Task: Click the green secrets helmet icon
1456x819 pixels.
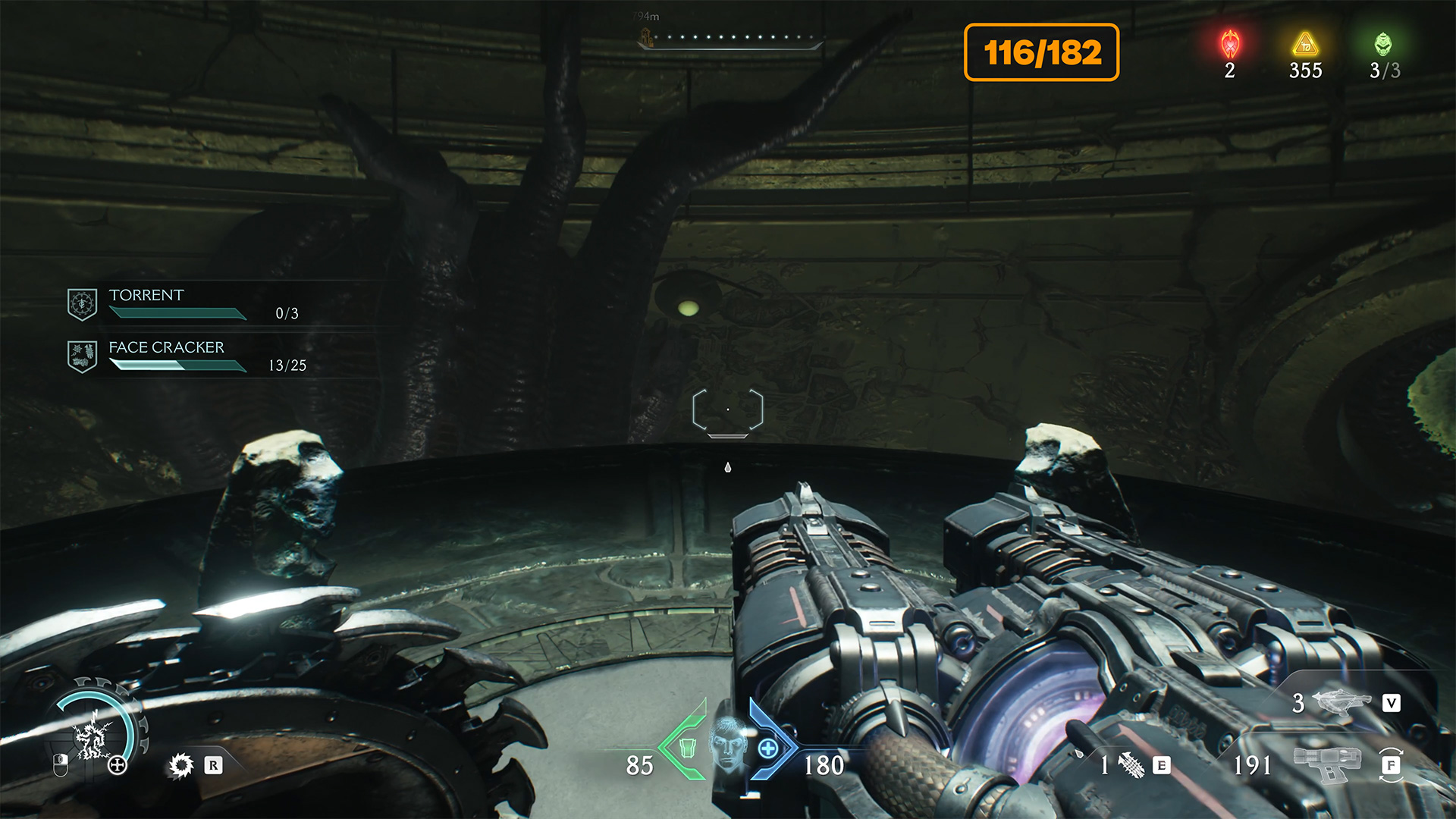Action: click(x=1383, y=44)
